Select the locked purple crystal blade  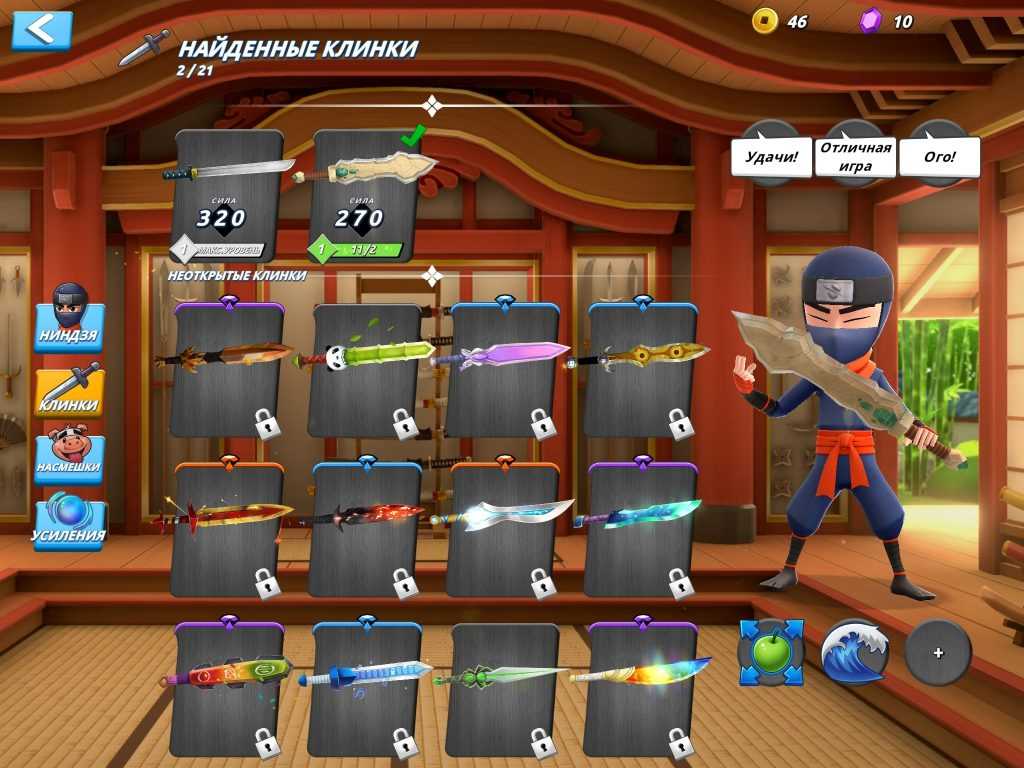tap(505, 370)
